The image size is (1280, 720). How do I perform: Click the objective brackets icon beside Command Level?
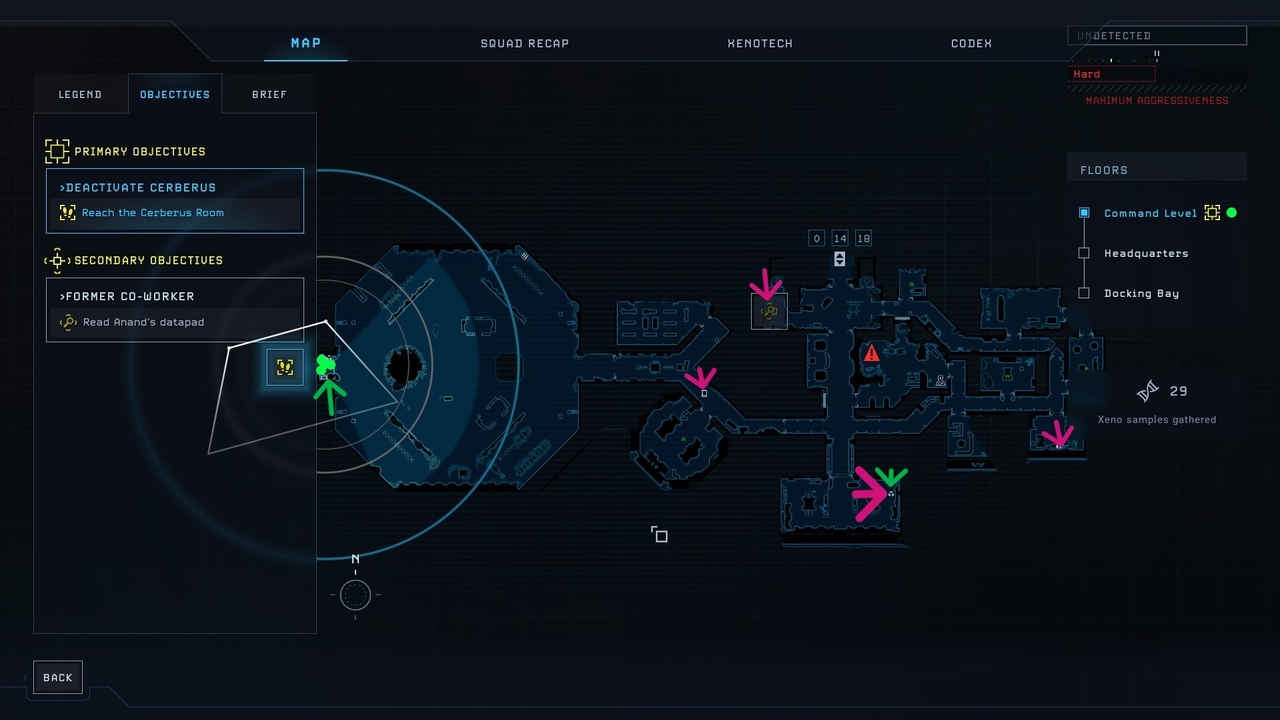pos(1212,213)
